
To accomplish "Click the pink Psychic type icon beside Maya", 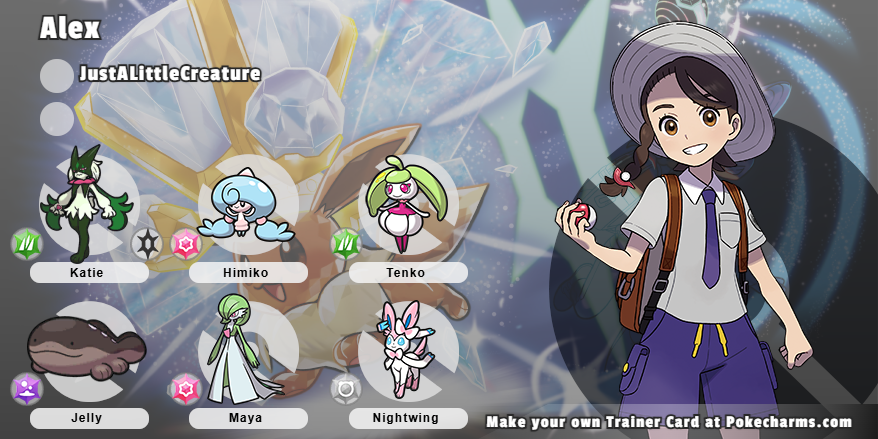I will pos(185,389).
